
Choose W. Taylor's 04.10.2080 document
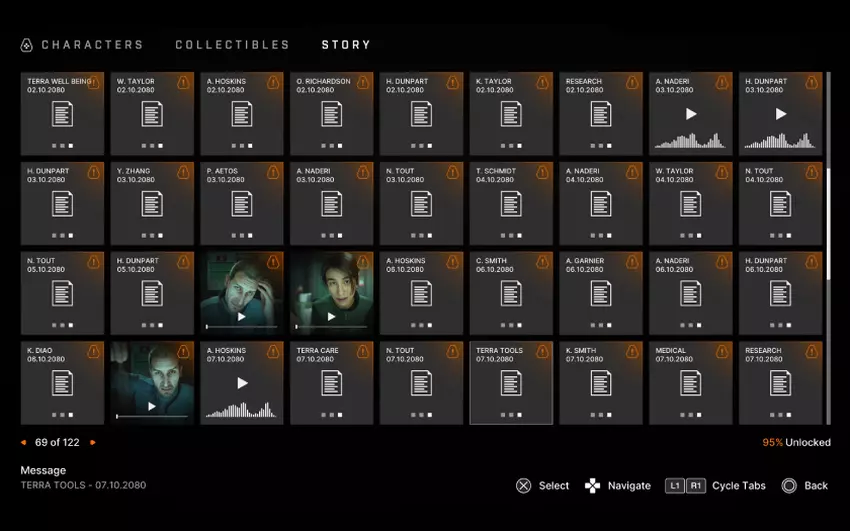tap(691, 204)
